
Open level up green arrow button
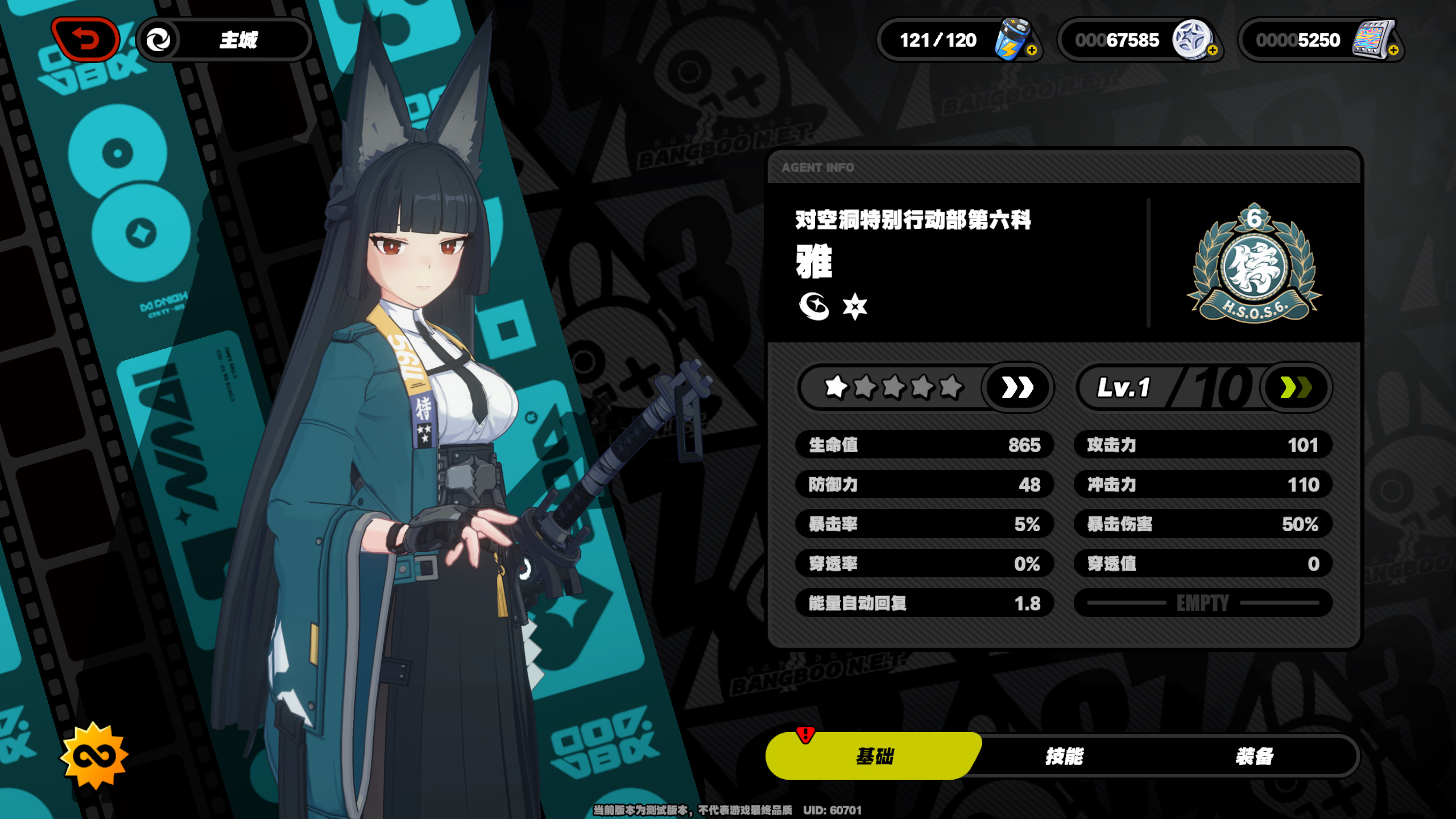(x=1296, y=388)
